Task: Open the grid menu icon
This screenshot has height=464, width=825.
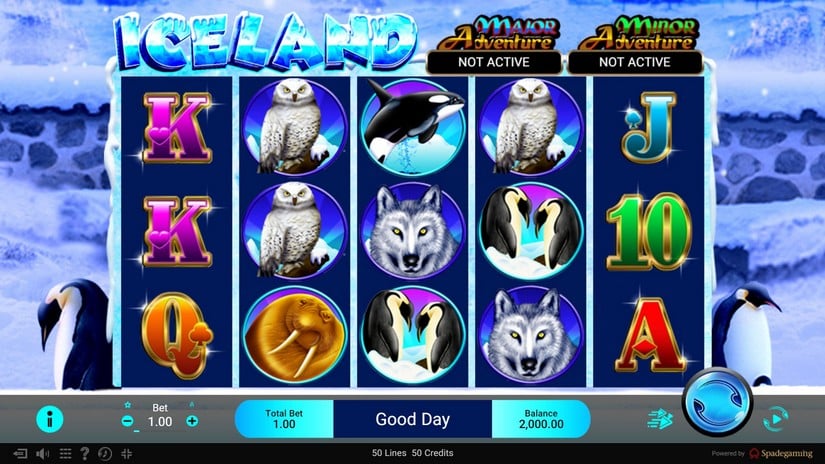Action: click(x=64, y=453)
